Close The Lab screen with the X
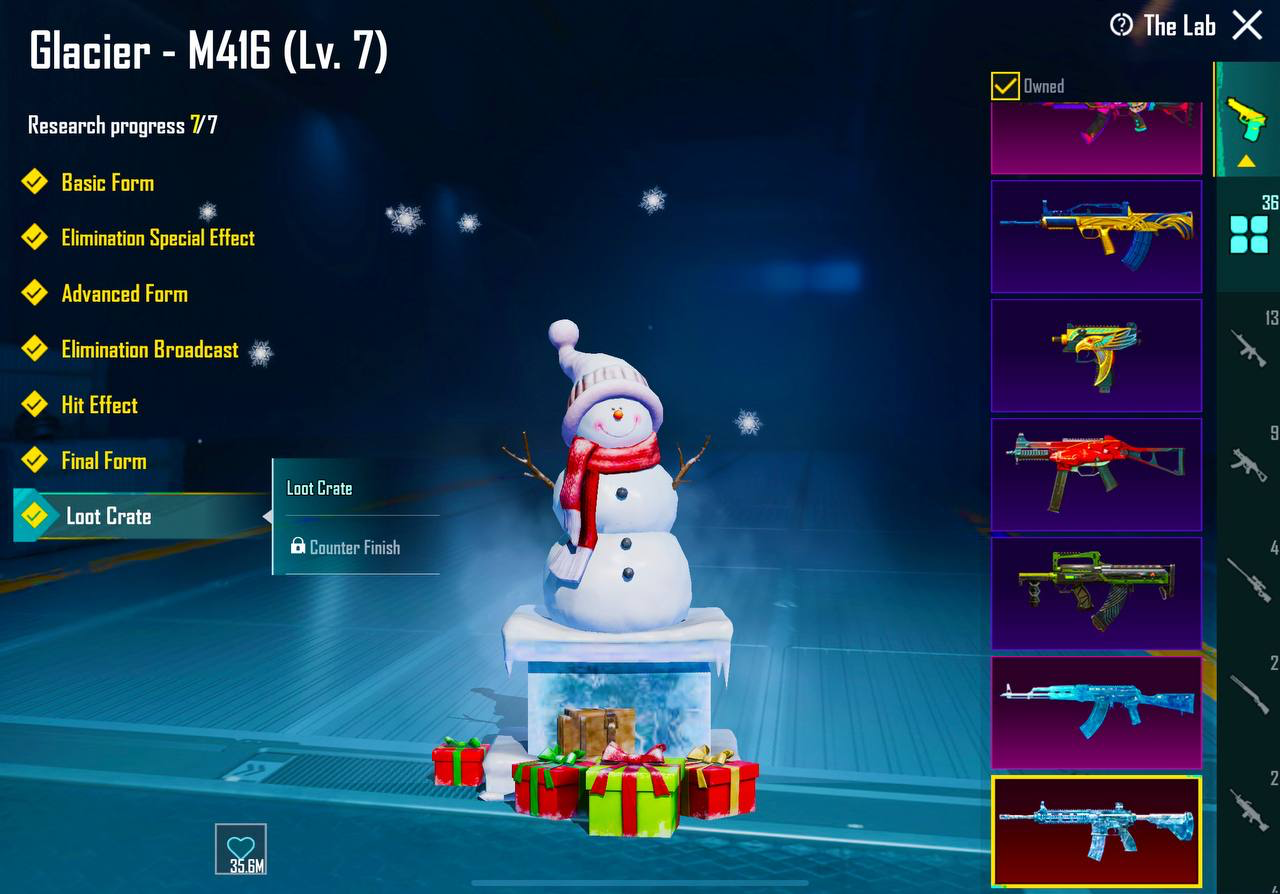The image size is (1280, 894). [1247, 25]
